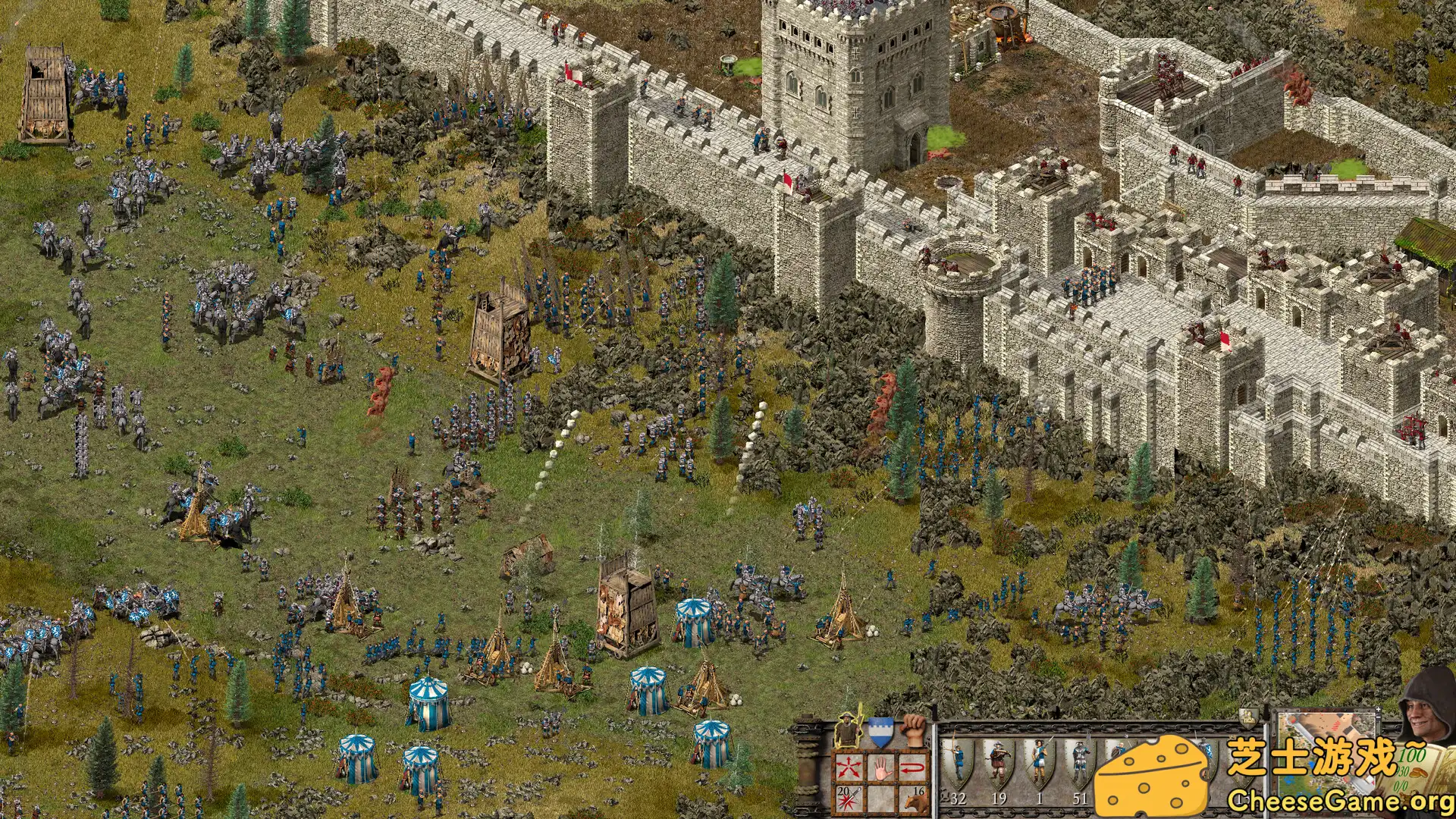The height and width of the screenshot is (819, 1456).
Task: Select the swordsmen shield showing 51
Action: pyautogui.click(x=1081, y=764)
